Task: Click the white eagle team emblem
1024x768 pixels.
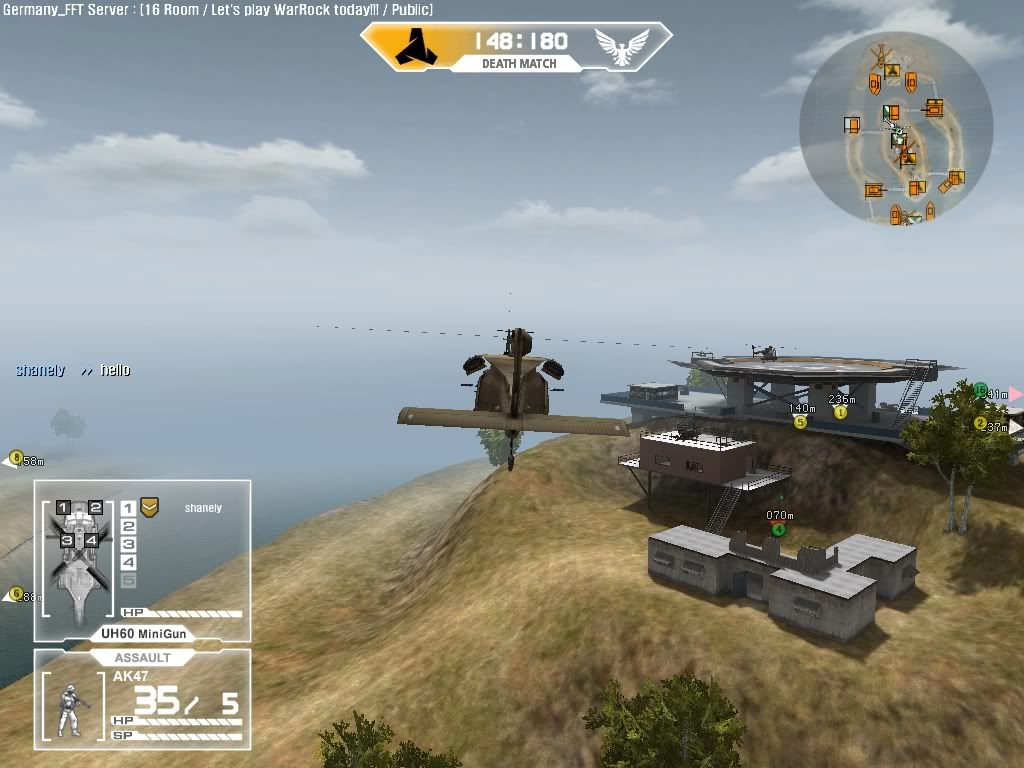Action: point(621,46)
